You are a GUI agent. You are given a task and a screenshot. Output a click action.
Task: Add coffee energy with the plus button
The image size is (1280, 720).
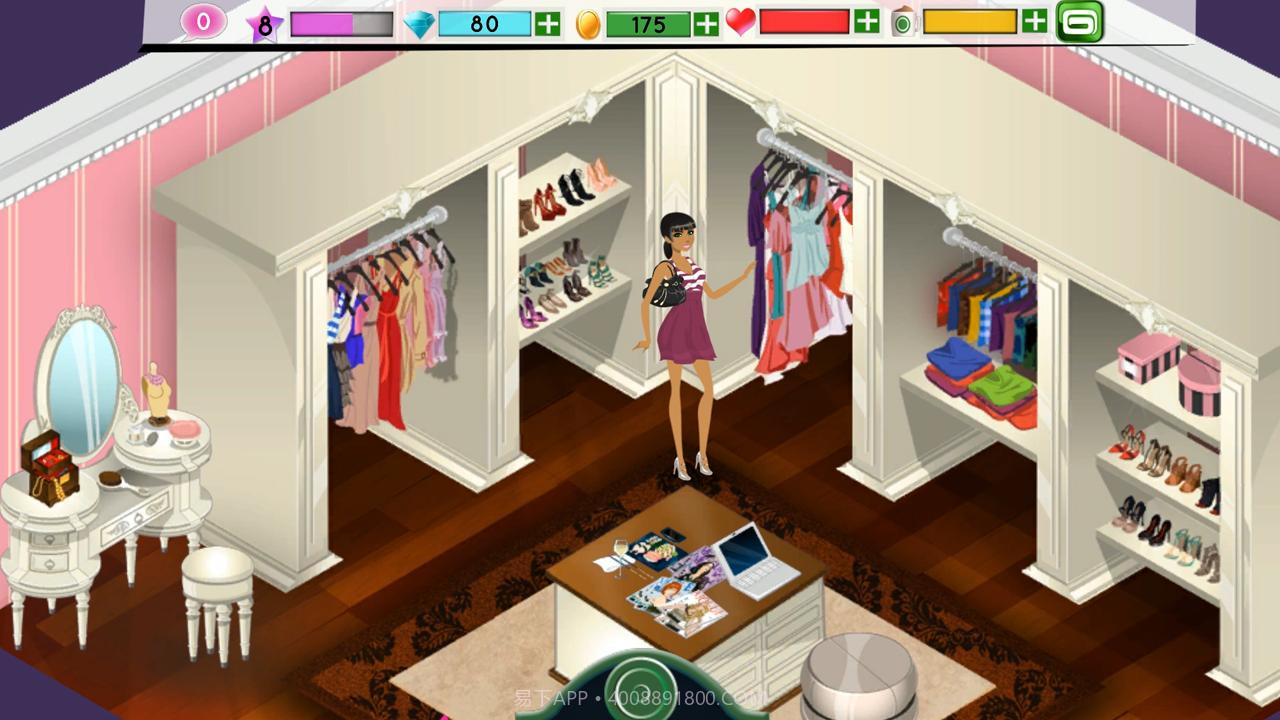coord(1035,22)
